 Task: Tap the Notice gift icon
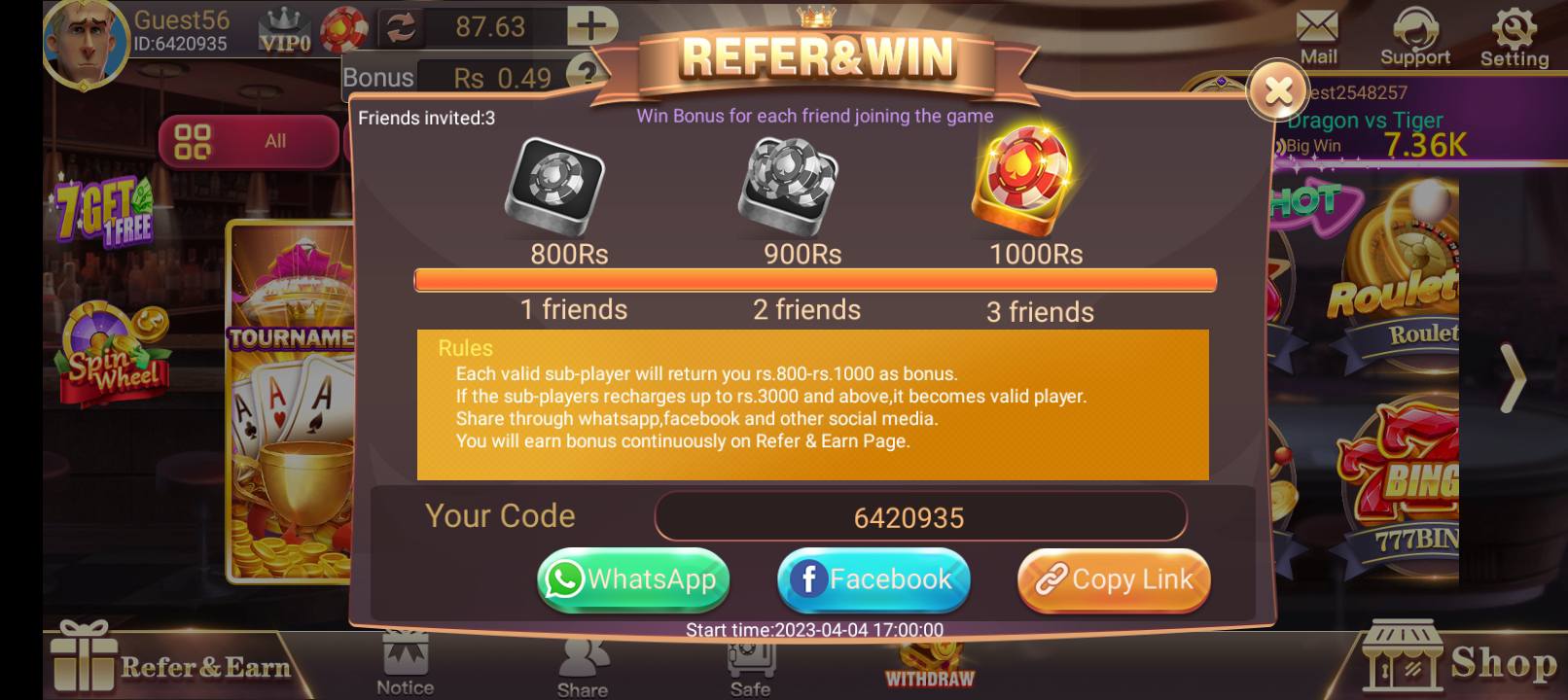coord(405,661)
